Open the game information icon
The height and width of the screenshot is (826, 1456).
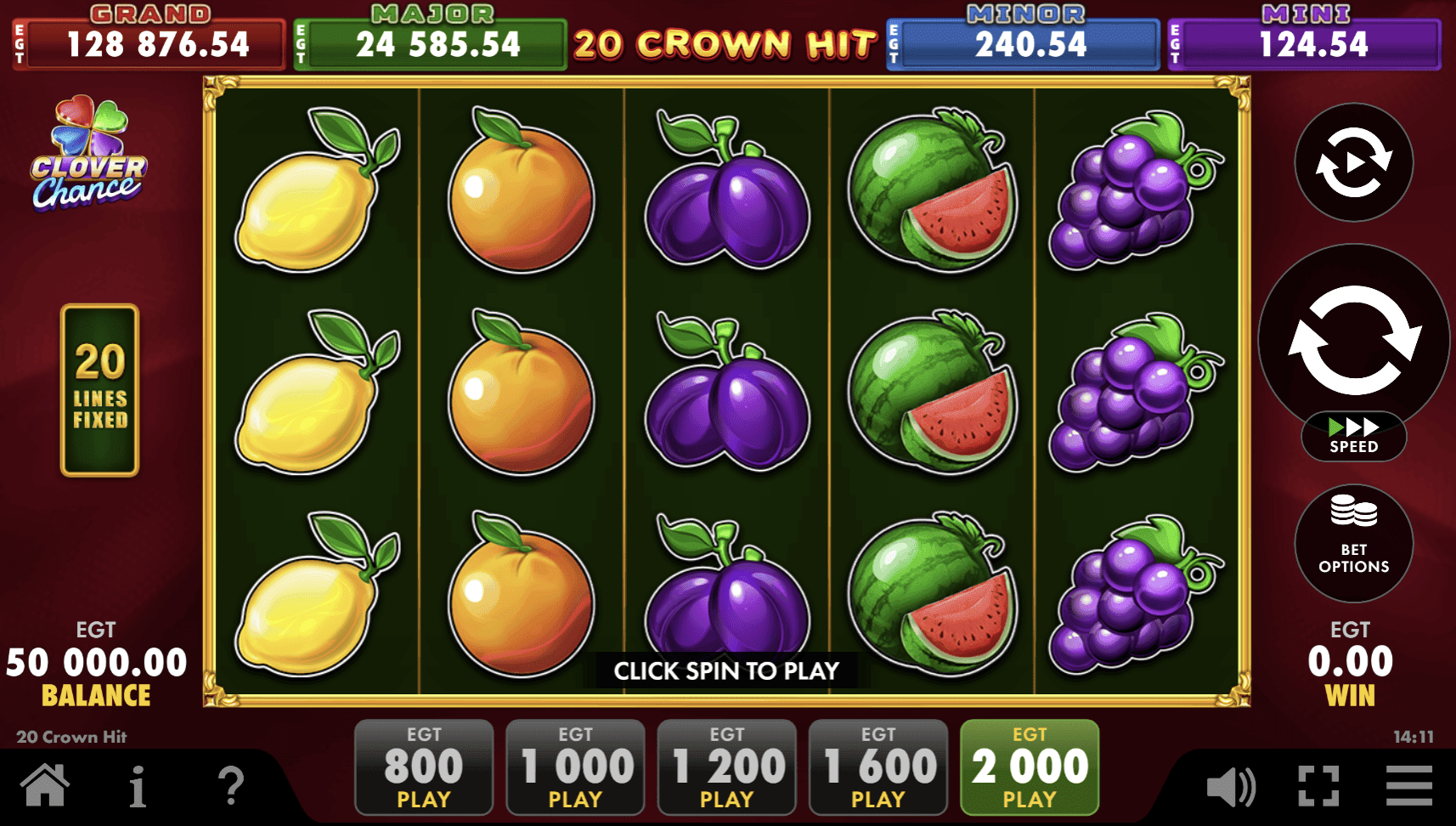point(140,788)
